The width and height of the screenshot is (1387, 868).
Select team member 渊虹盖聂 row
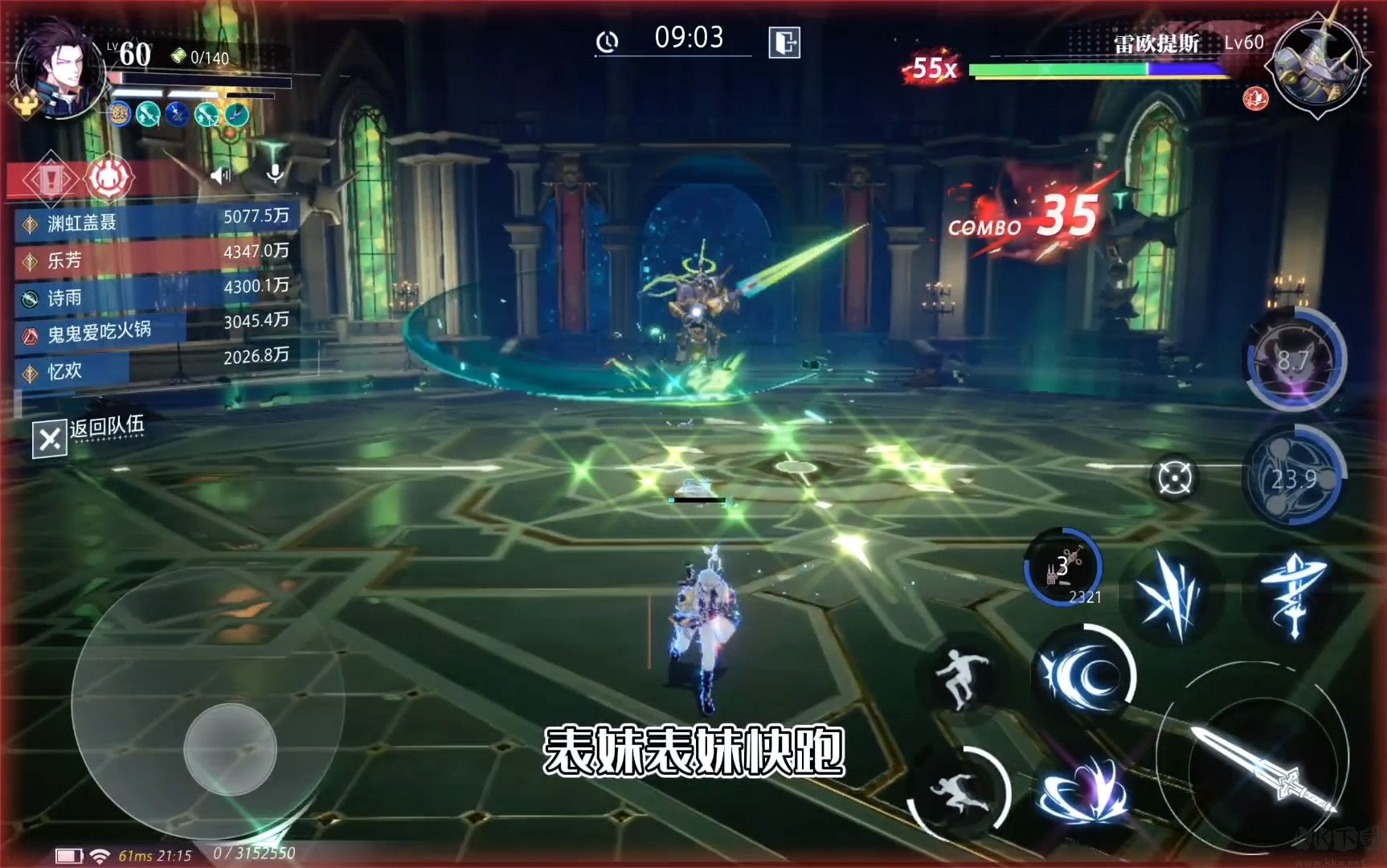click(157, 221)
